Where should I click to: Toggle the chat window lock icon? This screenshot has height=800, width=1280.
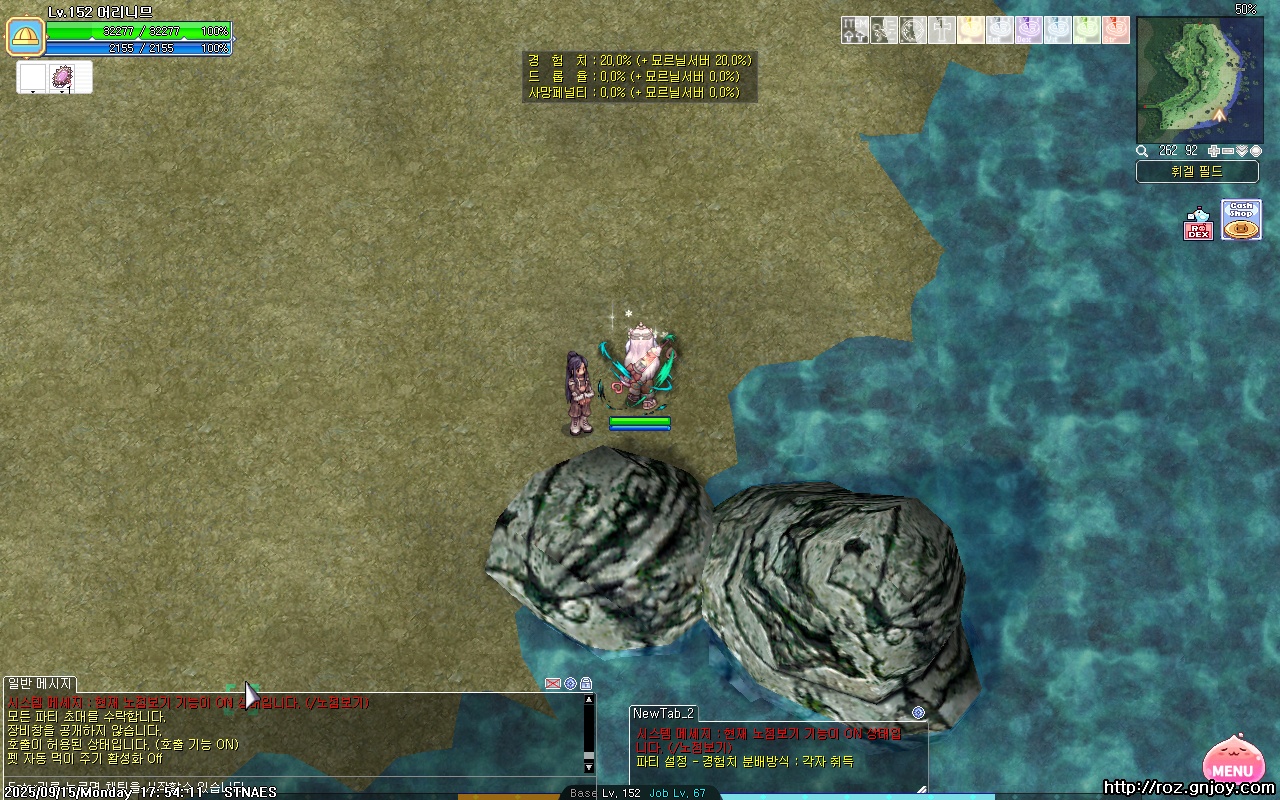coord(586,684)
